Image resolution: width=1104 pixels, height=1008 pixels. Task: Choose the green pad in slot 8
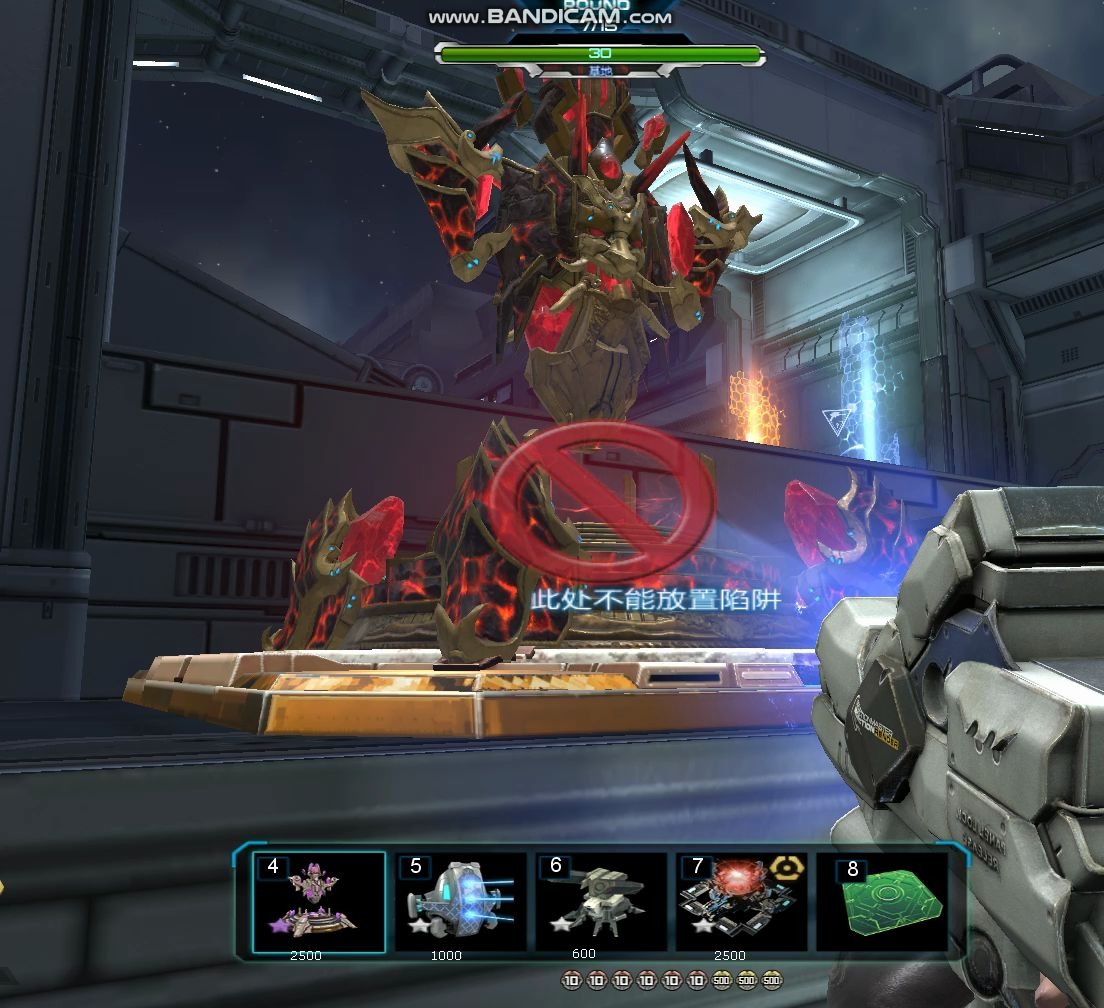point(882,900)
